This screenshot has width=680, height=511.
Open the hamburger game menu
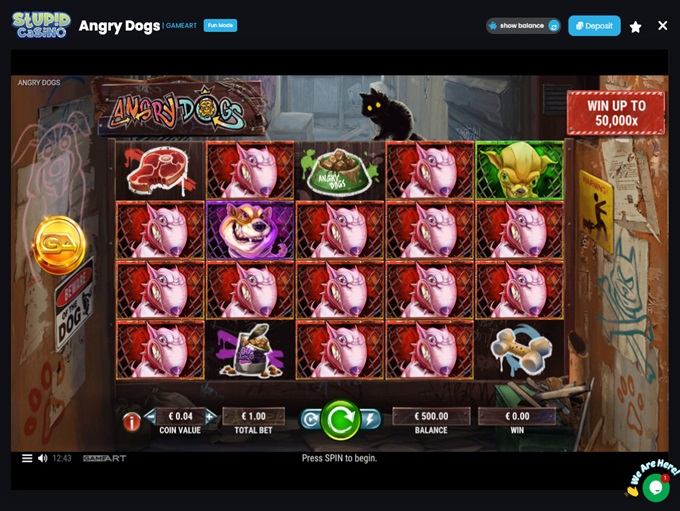click(27, 458)
